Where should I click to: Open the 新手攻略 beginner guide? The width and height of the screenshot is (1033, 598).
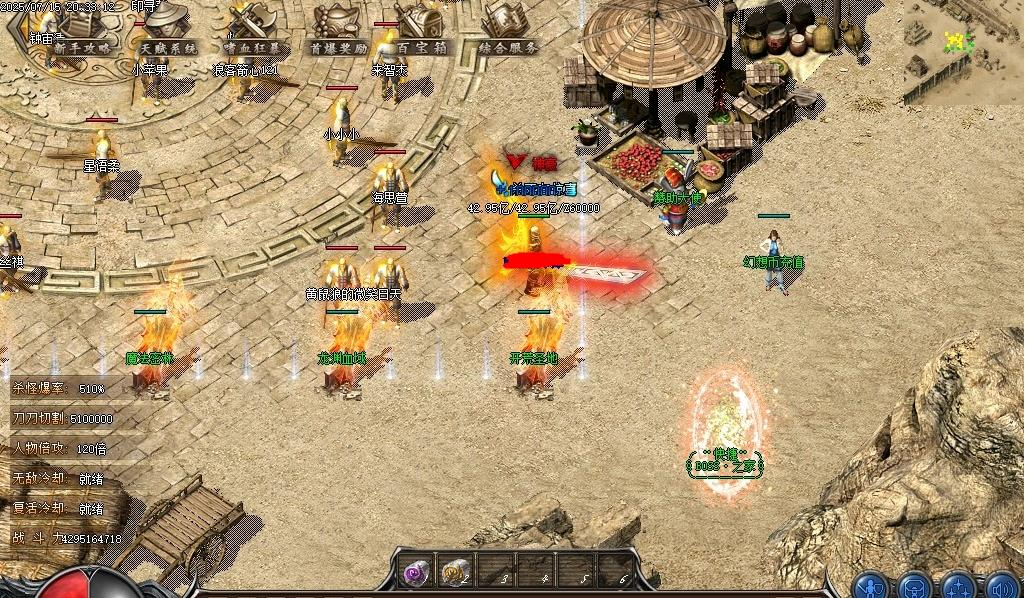click(x=82, y=47)
